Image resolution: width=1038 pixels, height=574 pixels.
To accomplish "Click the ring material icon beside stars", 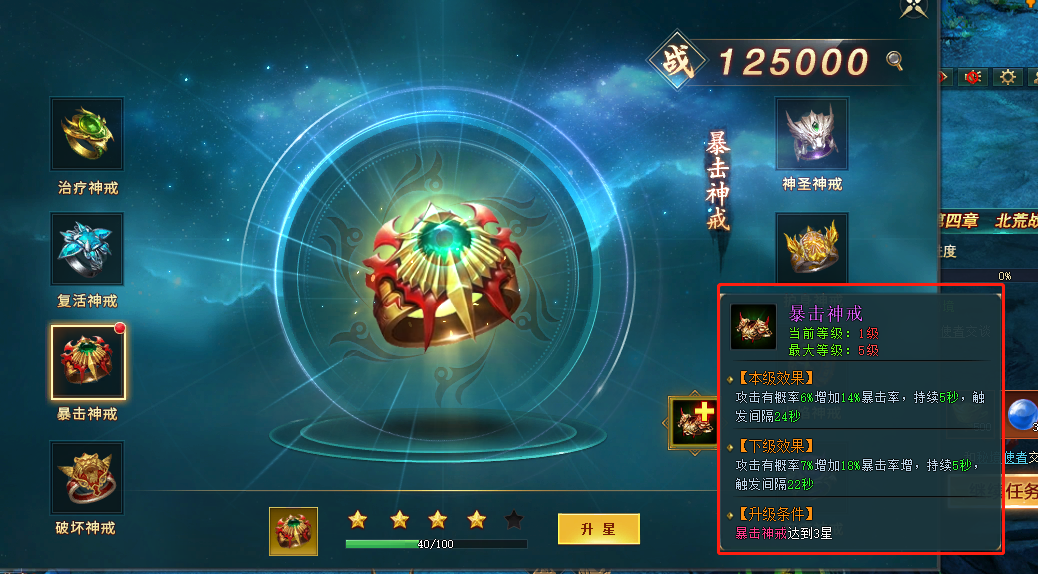I will [293, 531].
